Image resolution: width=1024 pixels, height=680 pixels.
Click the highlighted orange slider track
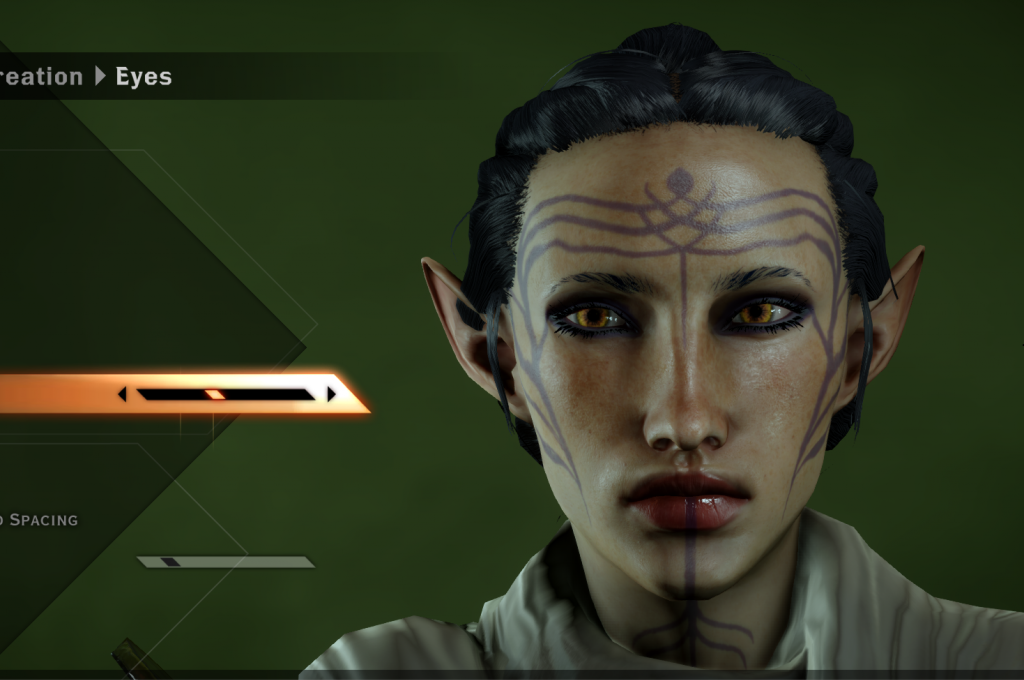click(226, 394)
